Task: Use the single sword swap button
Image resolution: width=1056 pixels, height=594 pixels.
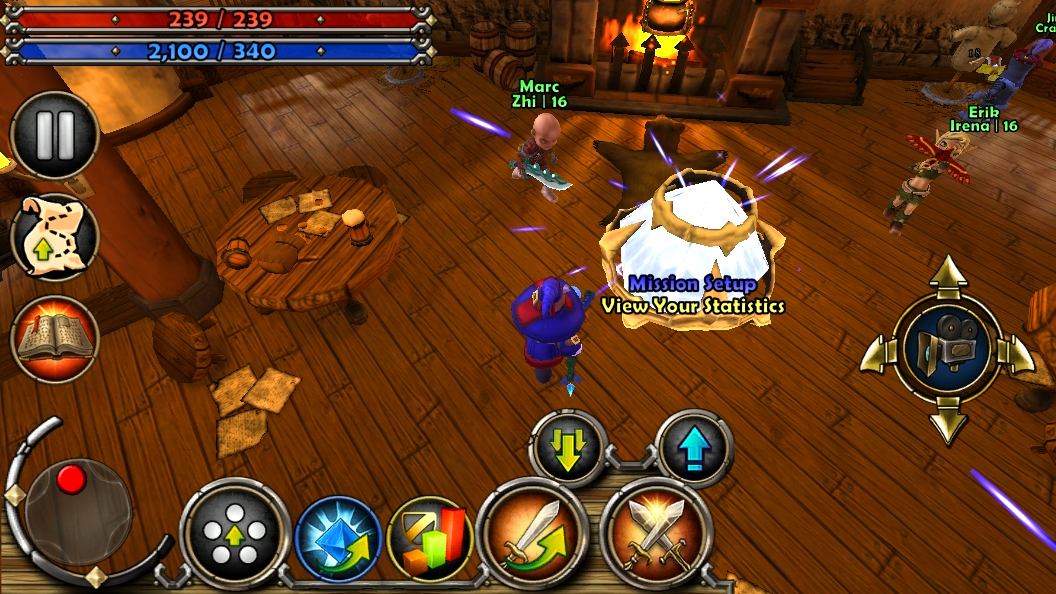Action: tap(530, 533)
